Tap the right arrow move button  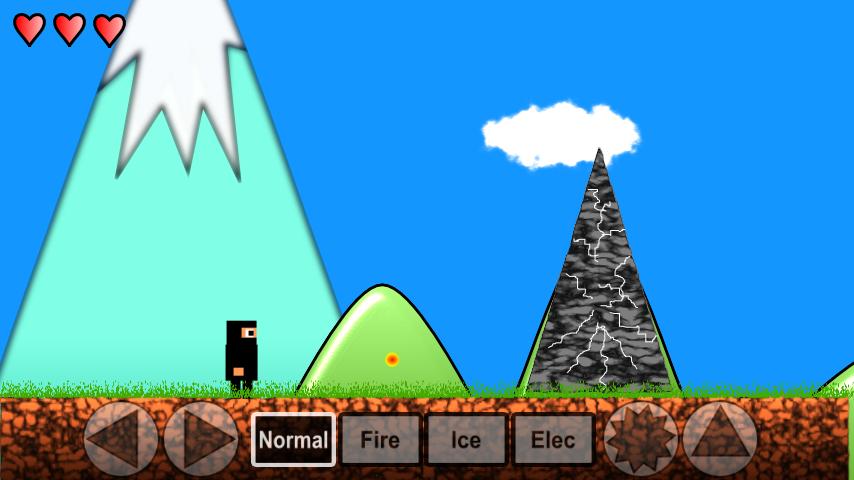pyautogui.click(x=201, y=438)
